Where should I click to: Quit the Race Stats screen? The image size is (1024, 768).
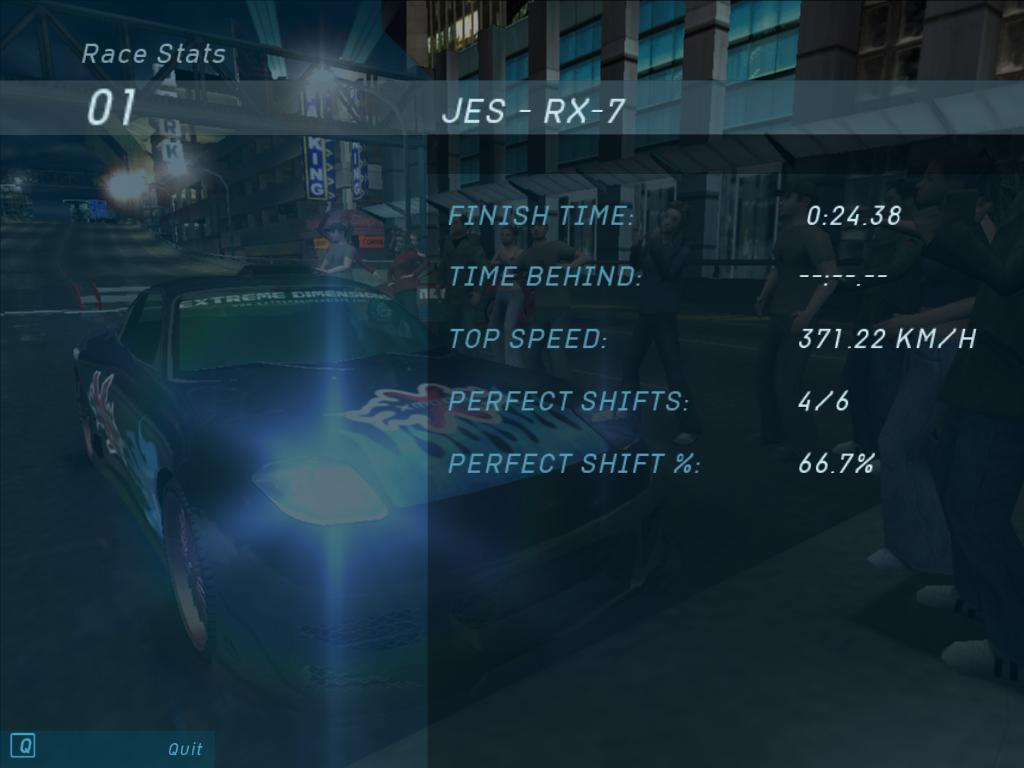184,748
